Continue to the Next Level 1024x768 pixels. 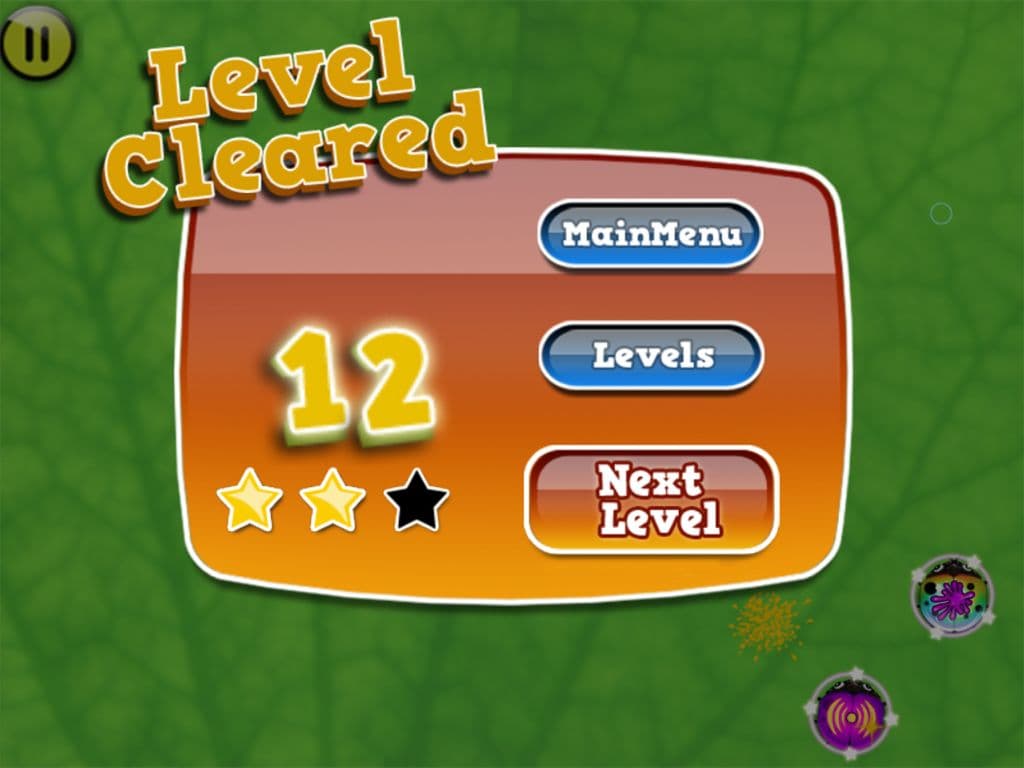point(651,500)
